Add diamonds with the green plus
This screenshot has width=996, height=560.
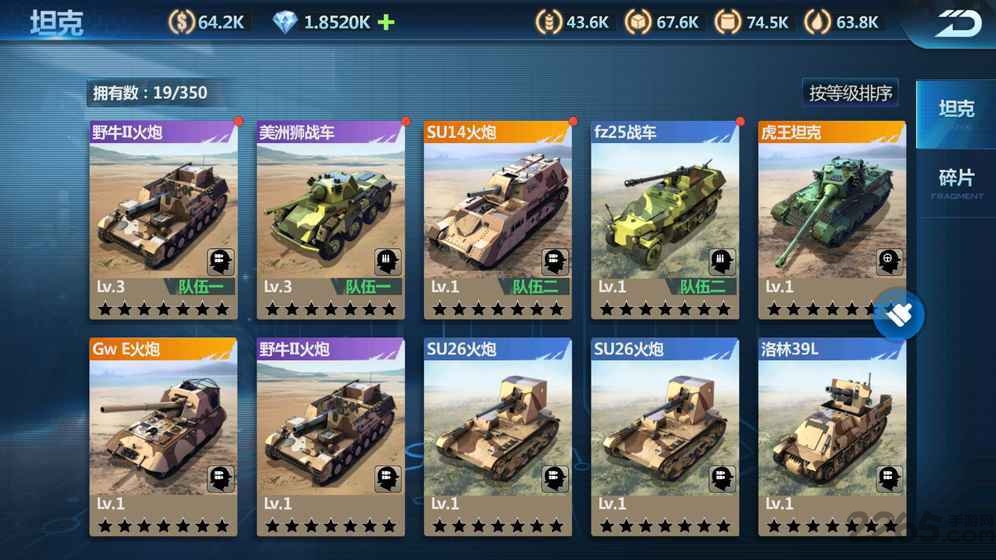click(385, 22)
